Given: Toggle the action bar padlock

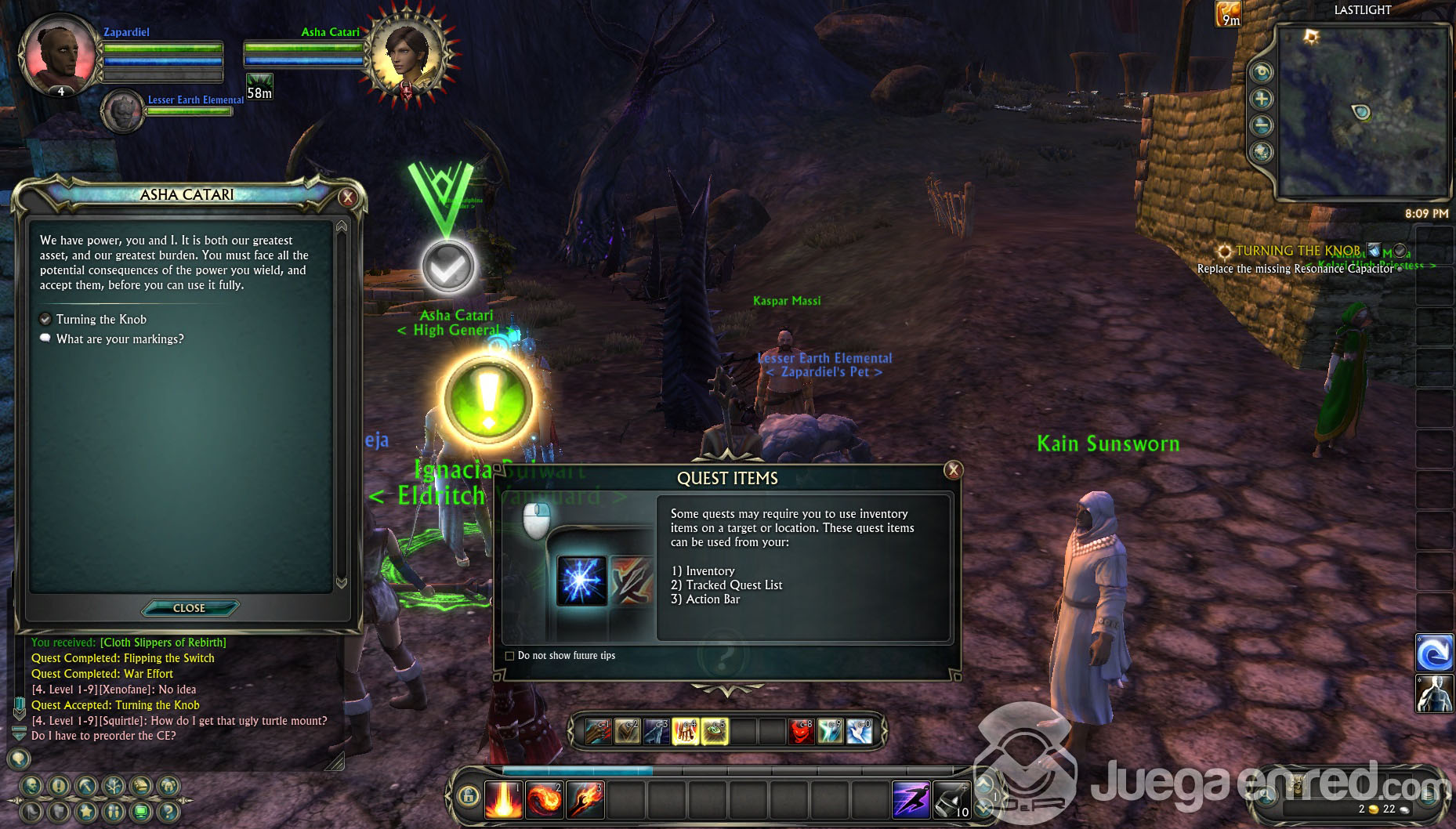Looking at the screenshot, I should tap(469, 797).
